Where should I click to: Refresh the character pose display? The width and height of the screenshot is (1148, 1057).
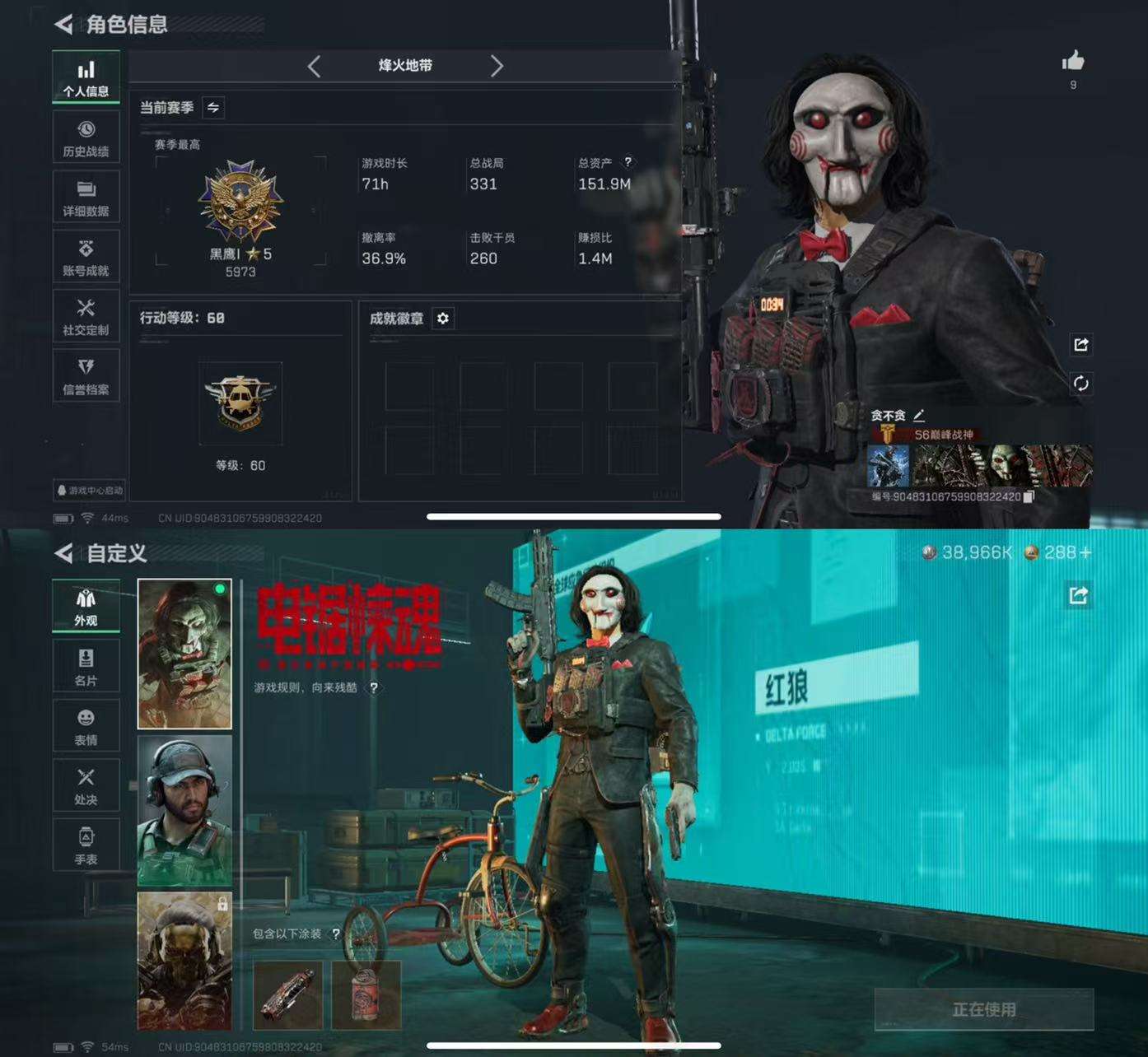click(x=1081, y=382)
